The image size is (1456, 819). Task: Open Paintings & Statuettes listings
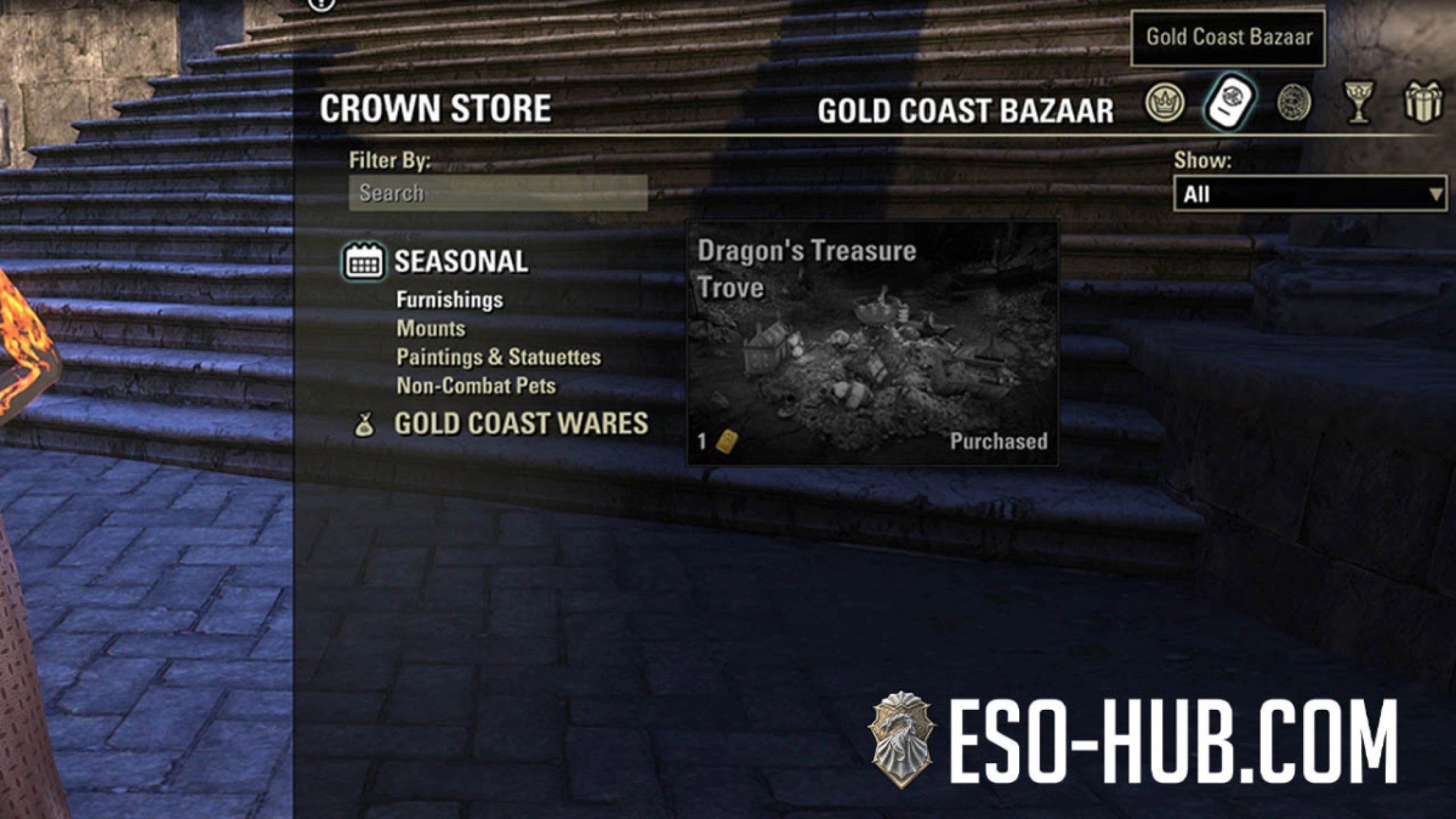(x=499, y=358)
